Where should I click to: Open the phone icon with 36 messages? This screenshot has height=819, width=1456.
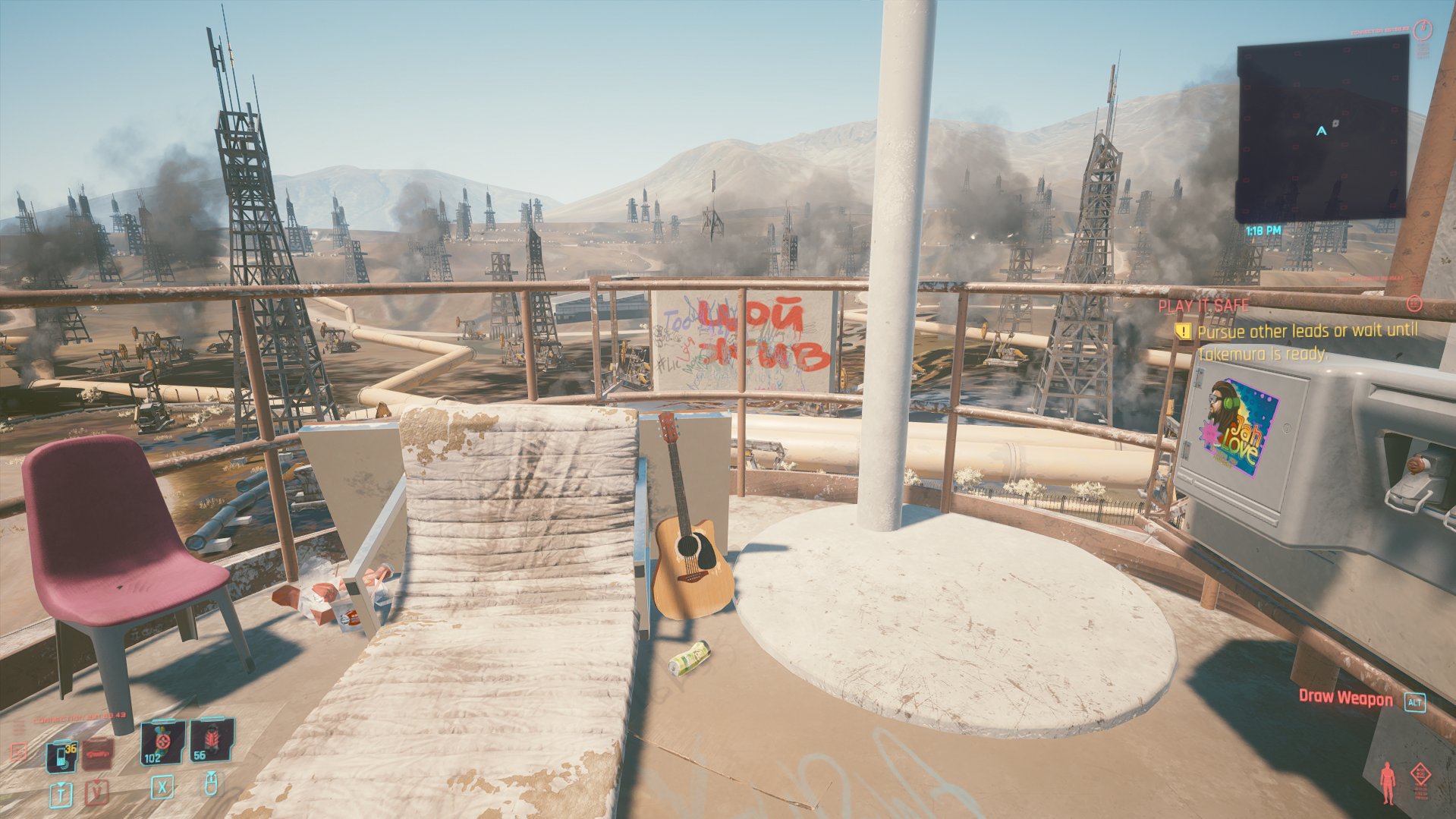click(x=61, y=756)
